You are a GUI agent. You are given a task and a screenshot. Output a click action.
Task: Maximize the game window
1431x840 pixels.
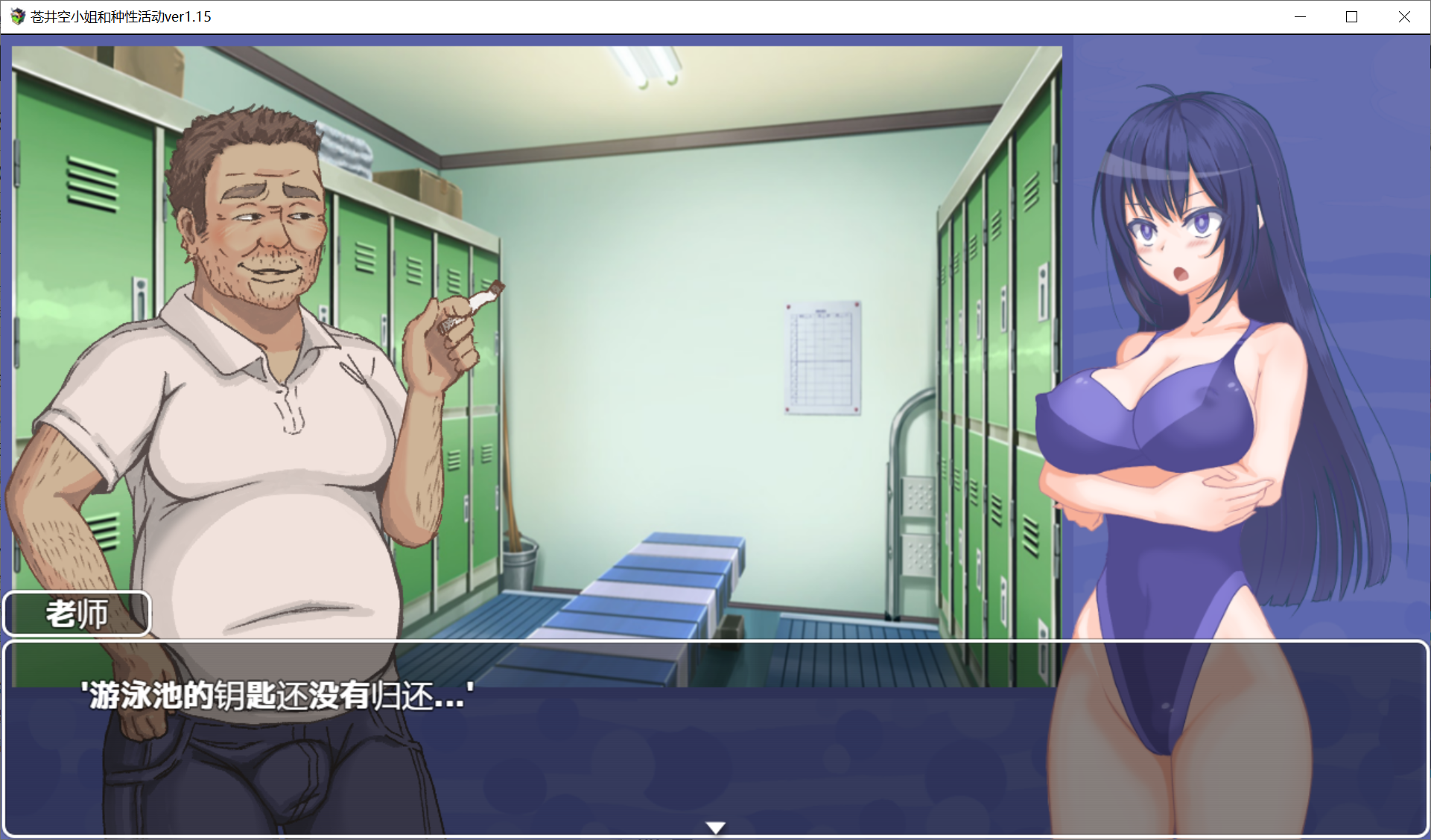(1352, 16)
